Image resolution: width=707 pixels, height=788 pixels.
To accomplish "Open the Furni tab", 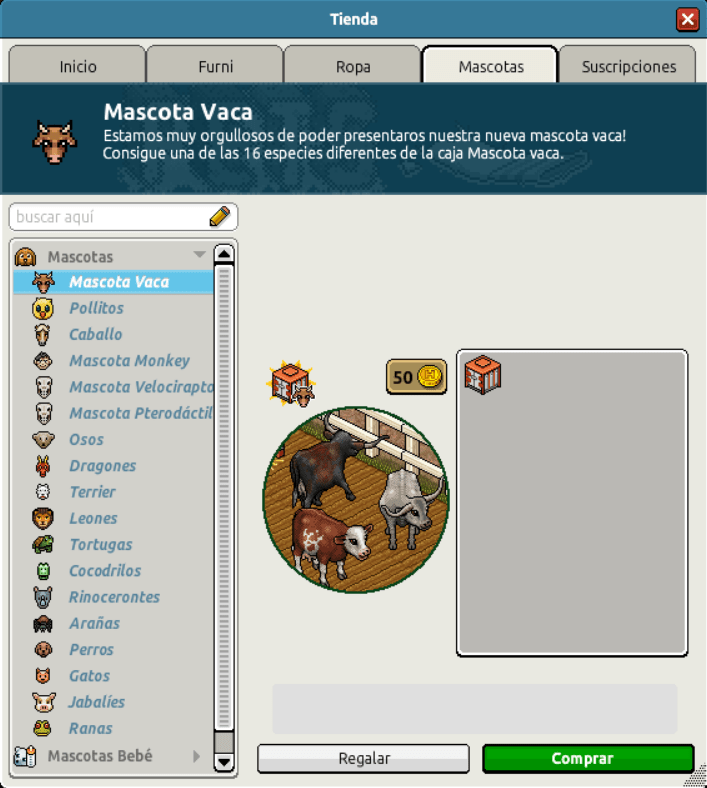I will tap(215, 66).
